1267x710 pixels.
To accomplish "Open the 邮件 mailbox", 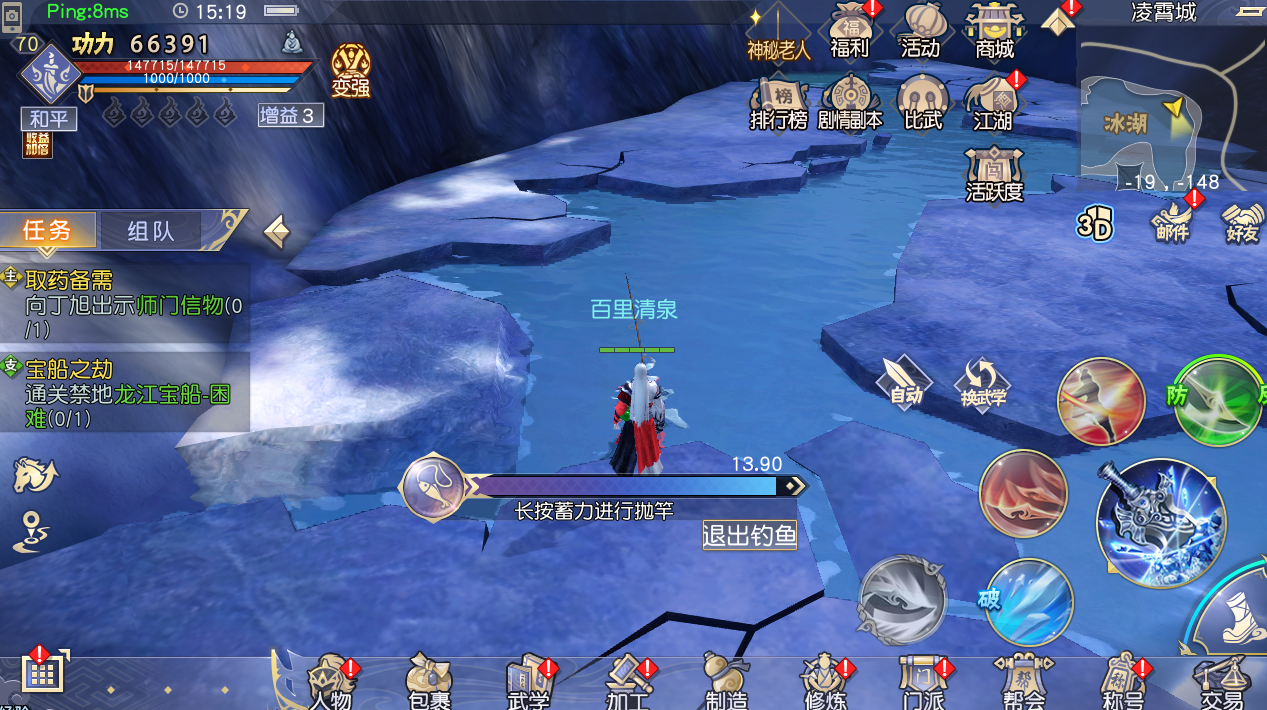I will click(1172, 221).
